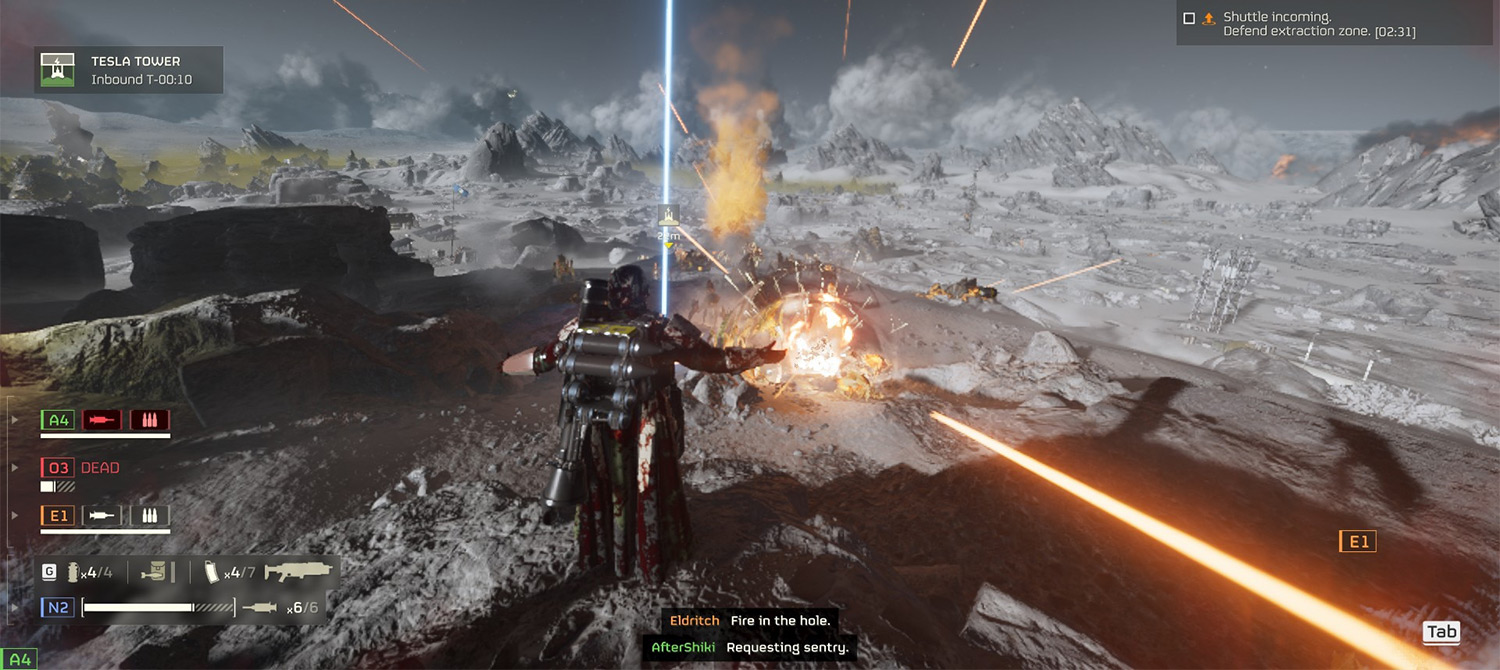The height and width of the screenshot is (670, 1500).
Task: Select the grenade icon in the loadout bar
Action: click(72, 573)
